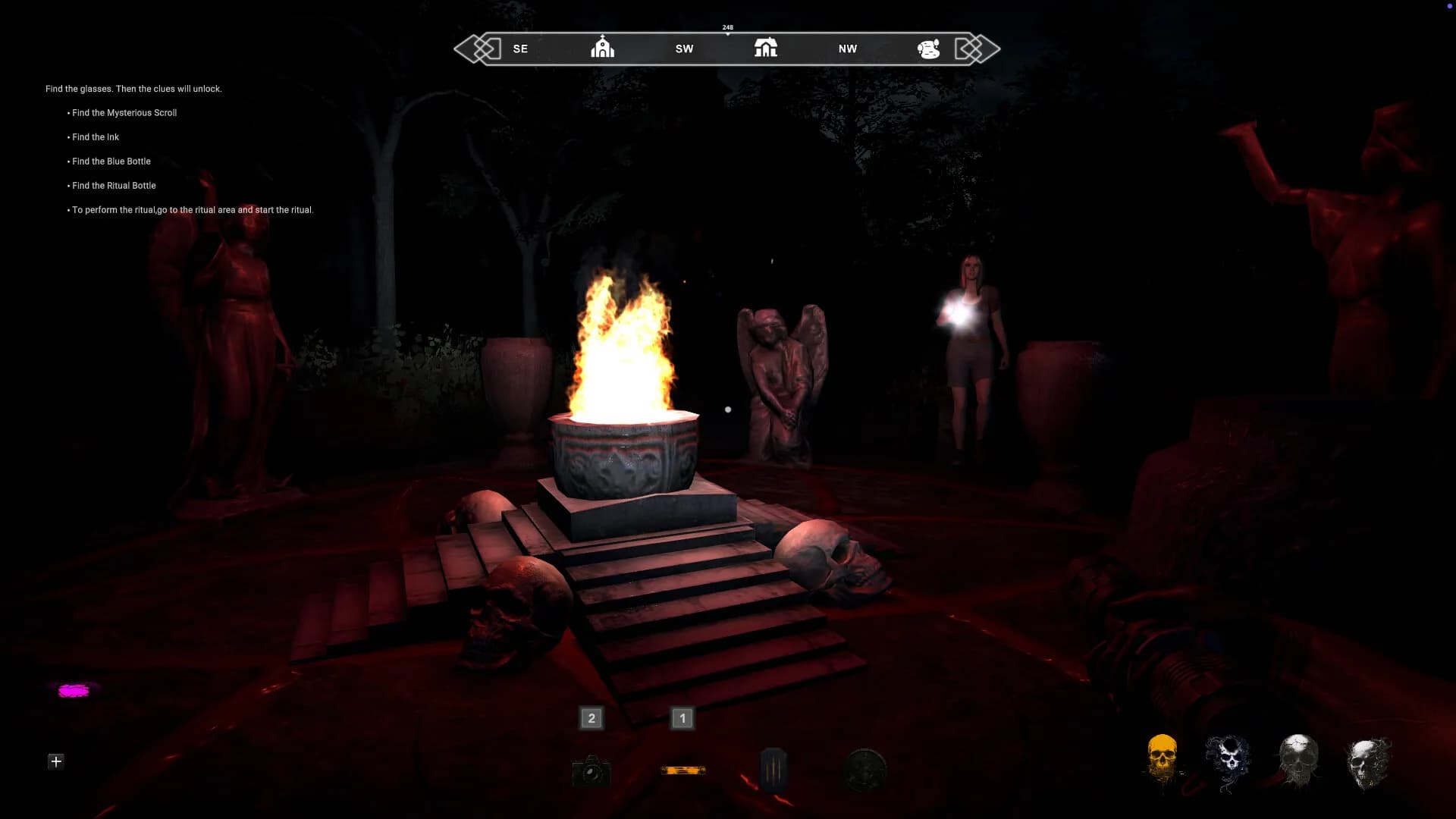Screen dimensions: 1456x819
Task: Click the church icon on the compass
Action: [x=602, y=47]
